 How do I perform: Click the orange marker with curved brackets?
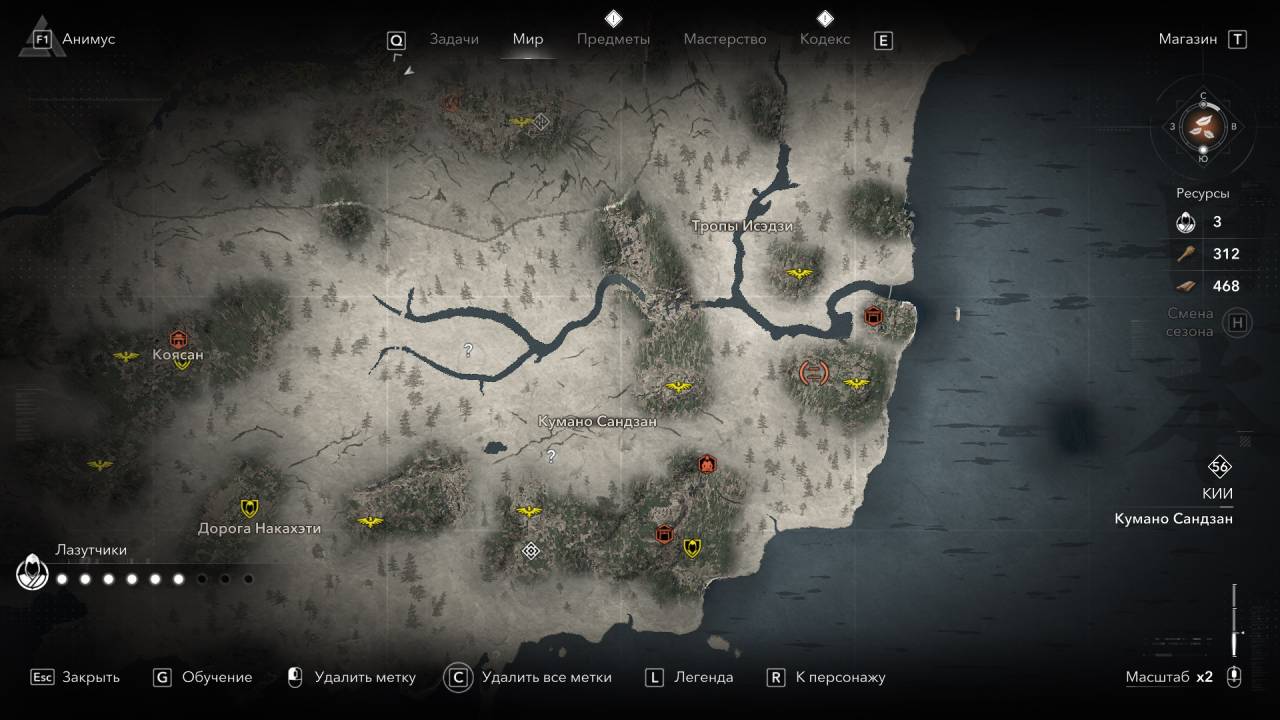814,373
